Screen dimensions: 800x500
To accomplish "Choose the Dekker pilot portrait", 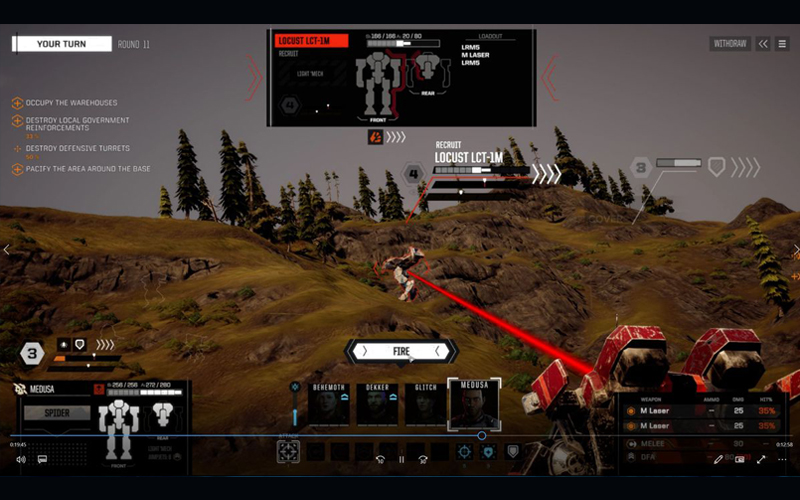I will point(377,403).
